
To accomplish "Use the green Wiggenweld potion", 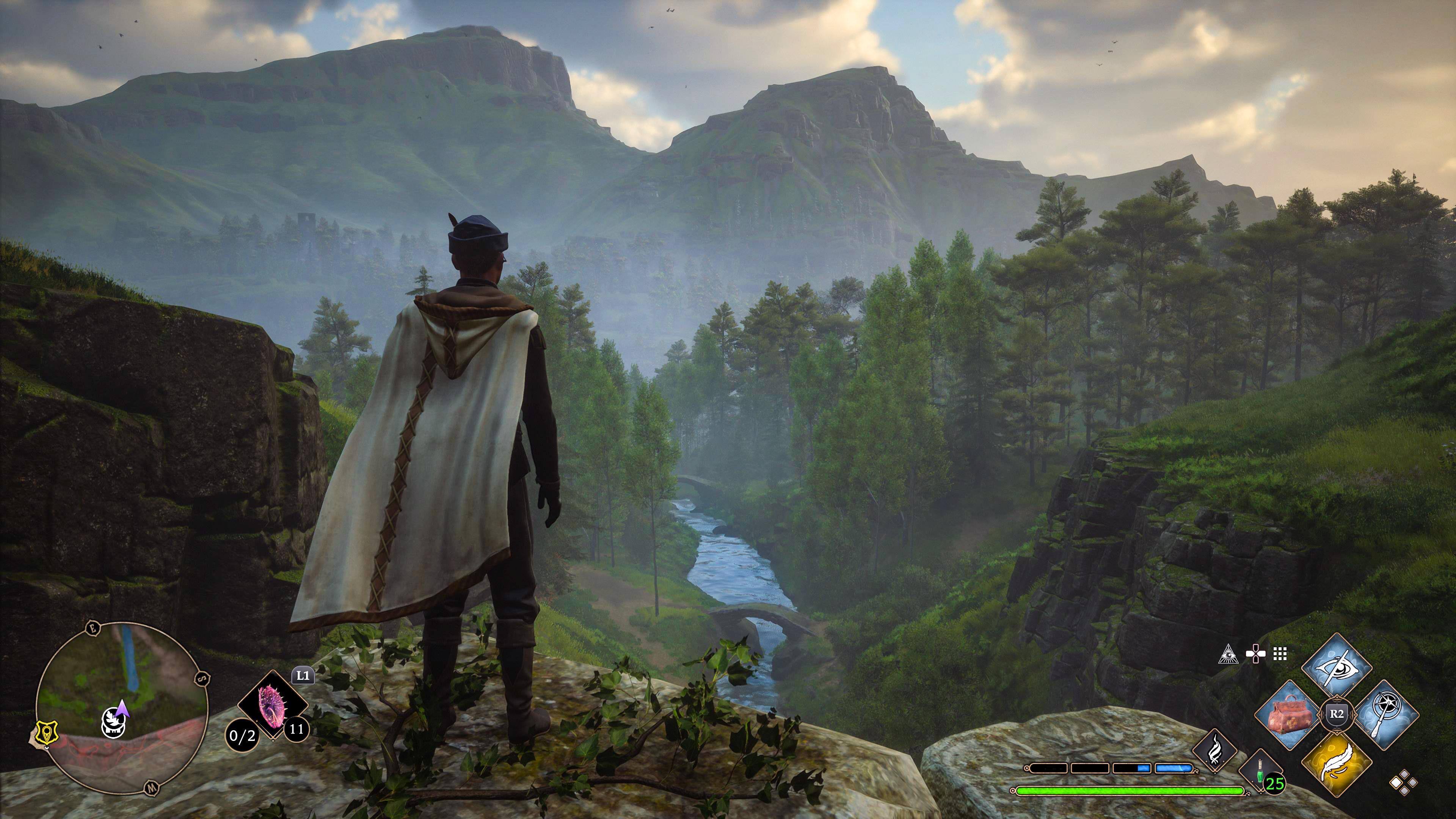I will pos(1259,769).
